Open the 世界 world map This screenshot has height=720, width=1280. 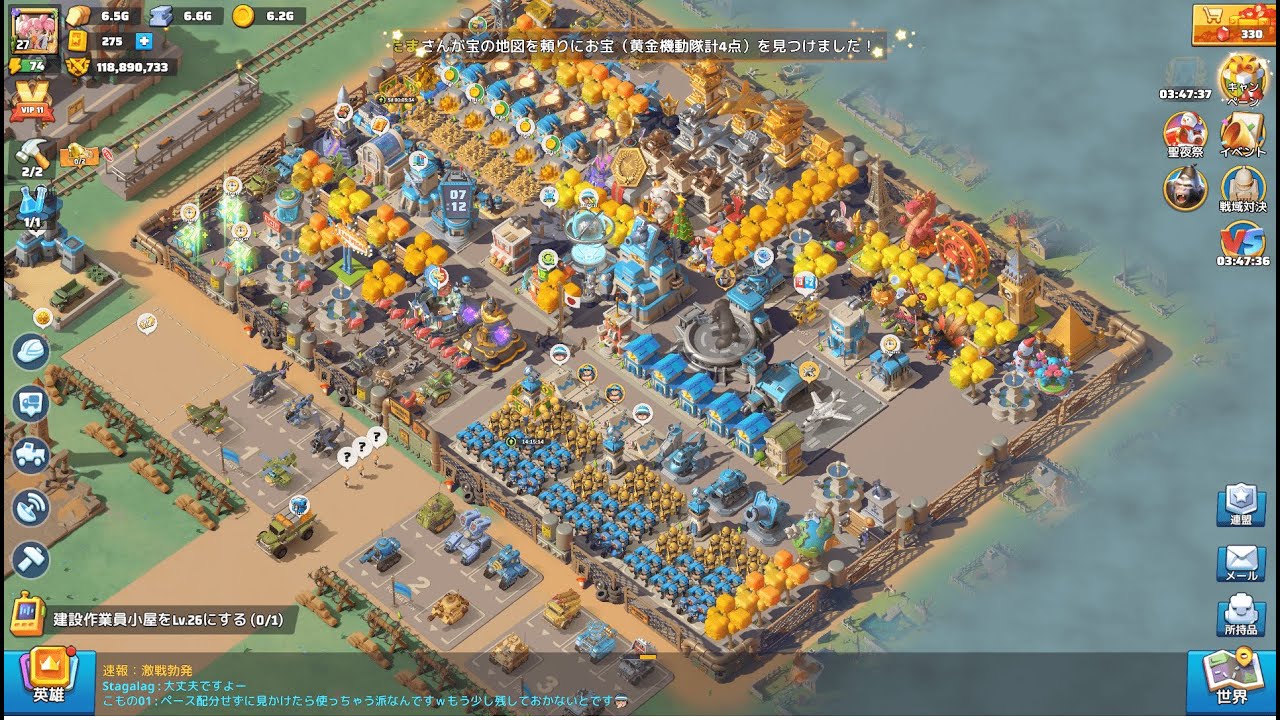tap(1232, 680)
